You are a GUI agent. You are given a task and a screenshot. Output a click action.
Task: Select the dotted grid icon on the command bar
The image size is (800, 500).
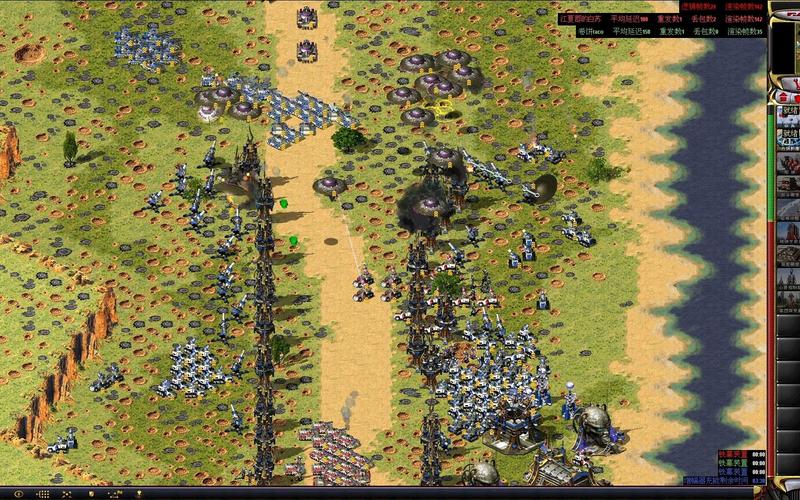click(43, 494)
